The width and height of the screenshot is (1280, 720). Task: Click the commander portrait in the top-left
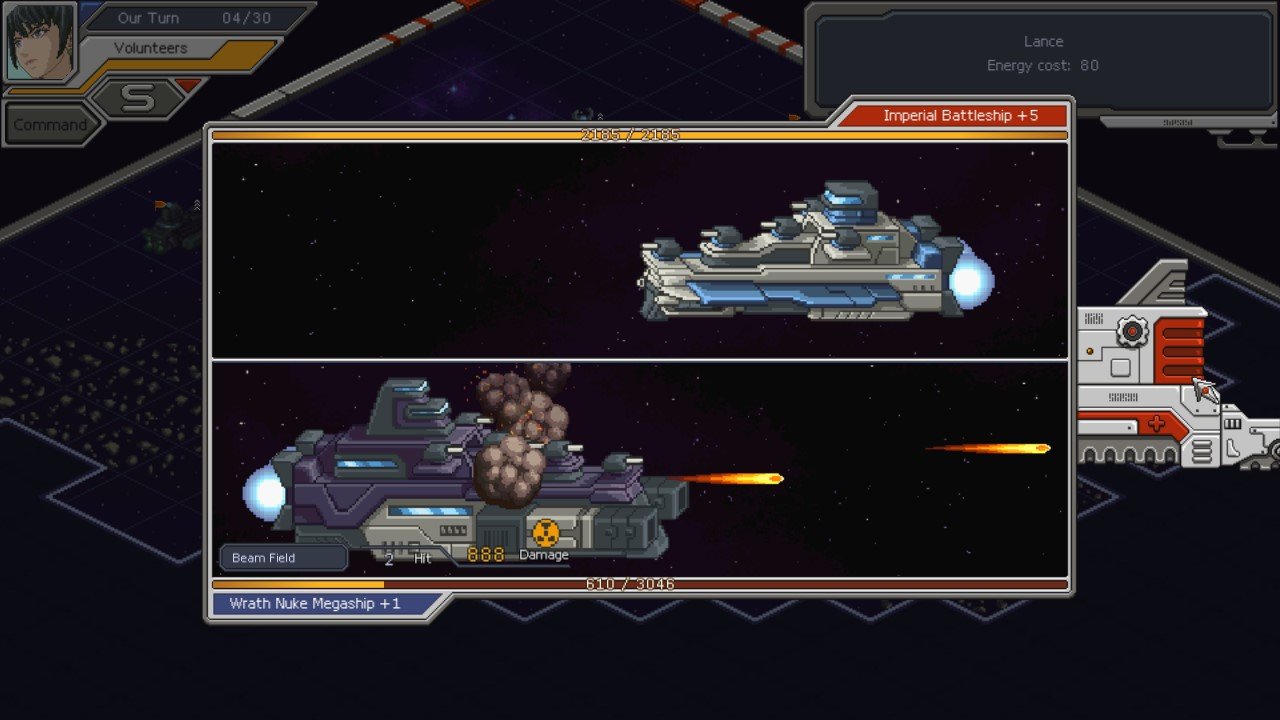(x=40, y=40)
